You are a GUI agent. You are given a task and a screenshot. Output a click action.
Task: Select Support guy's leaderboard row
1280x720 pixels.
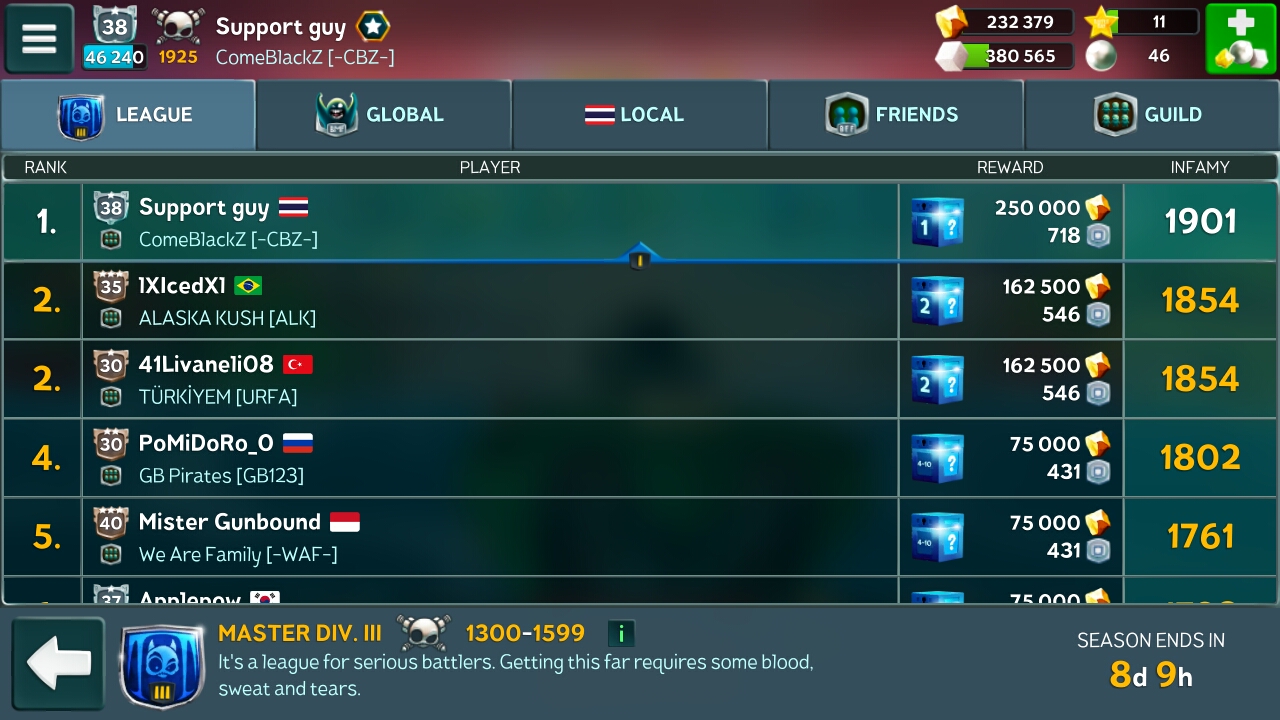(490, 222)
